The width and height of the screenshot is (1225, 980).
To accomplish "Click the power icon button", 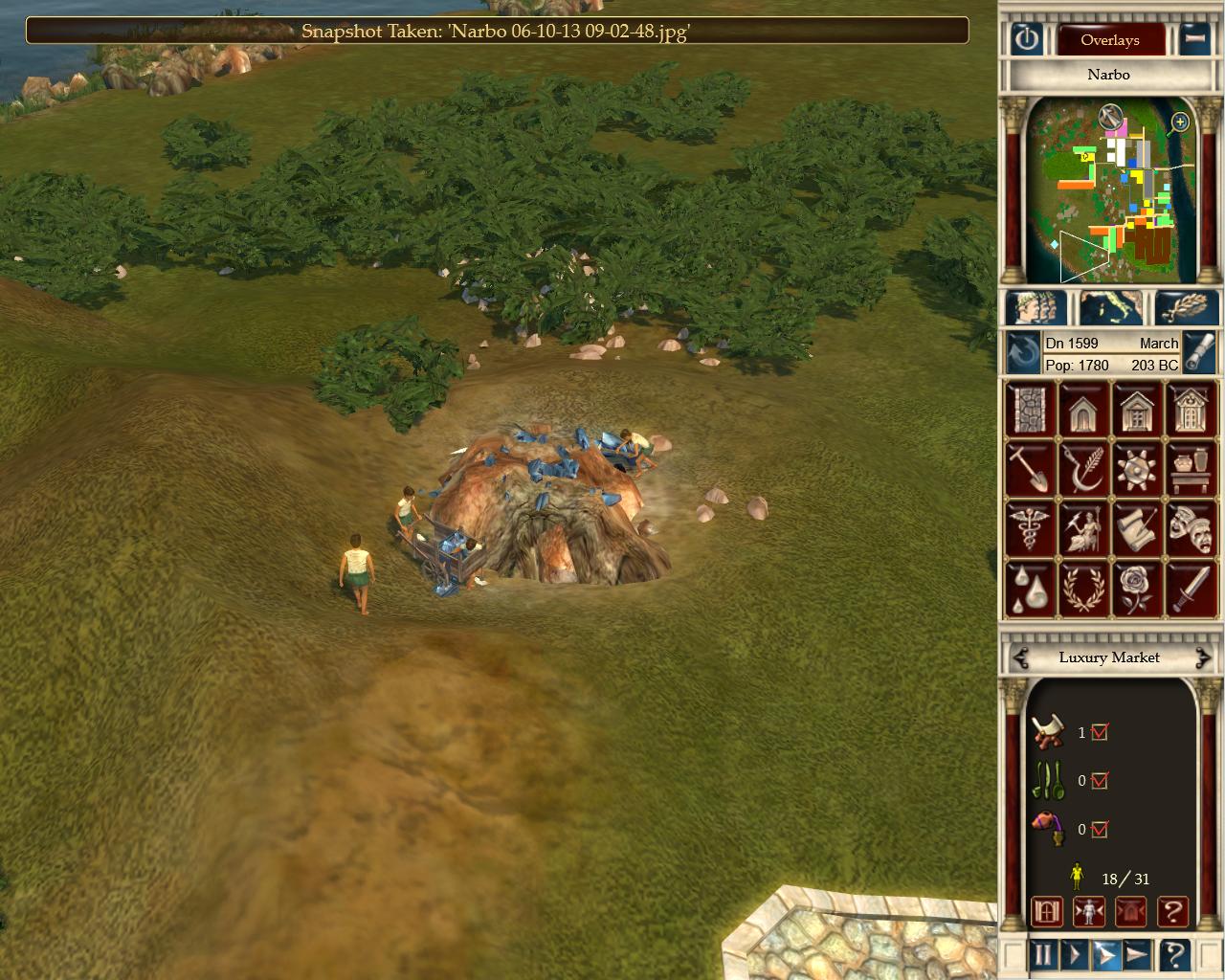I will pyautogui.click(x=1027, y=39).
